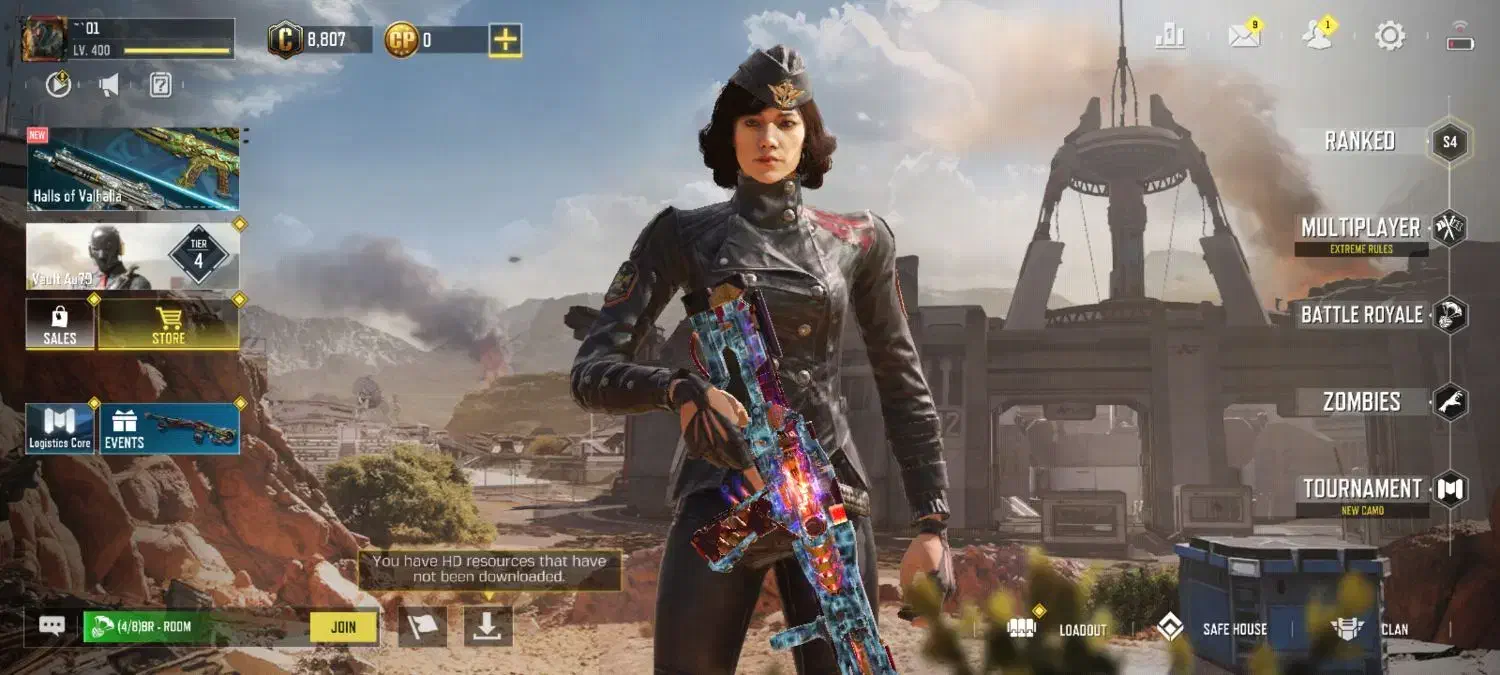The height and width of the screenshot is (675, 1500).
Task: Add CP with the yellow plus button
Action: click(x=505, y=40)
